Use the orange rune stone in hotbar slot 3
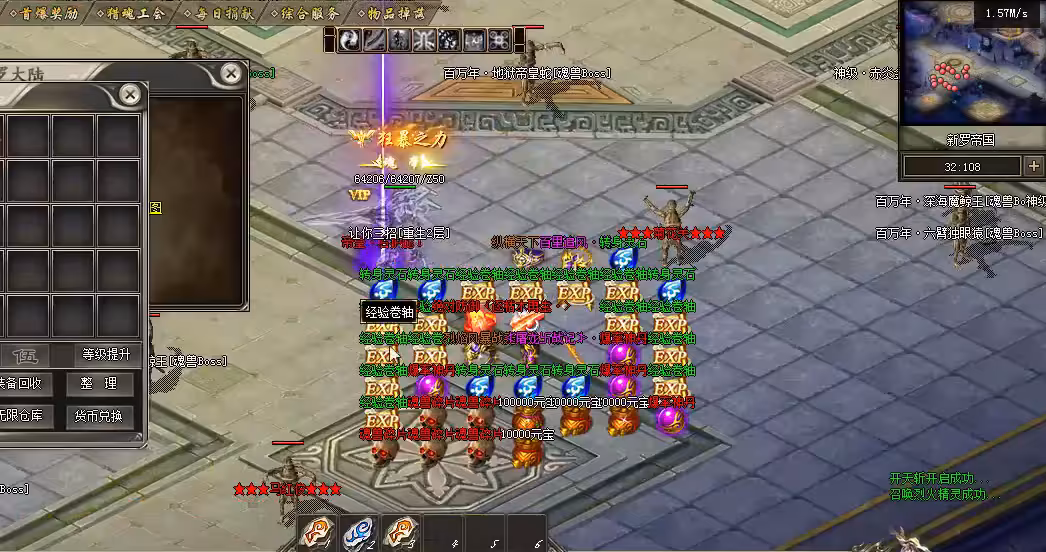 click(x=400, y=533)
